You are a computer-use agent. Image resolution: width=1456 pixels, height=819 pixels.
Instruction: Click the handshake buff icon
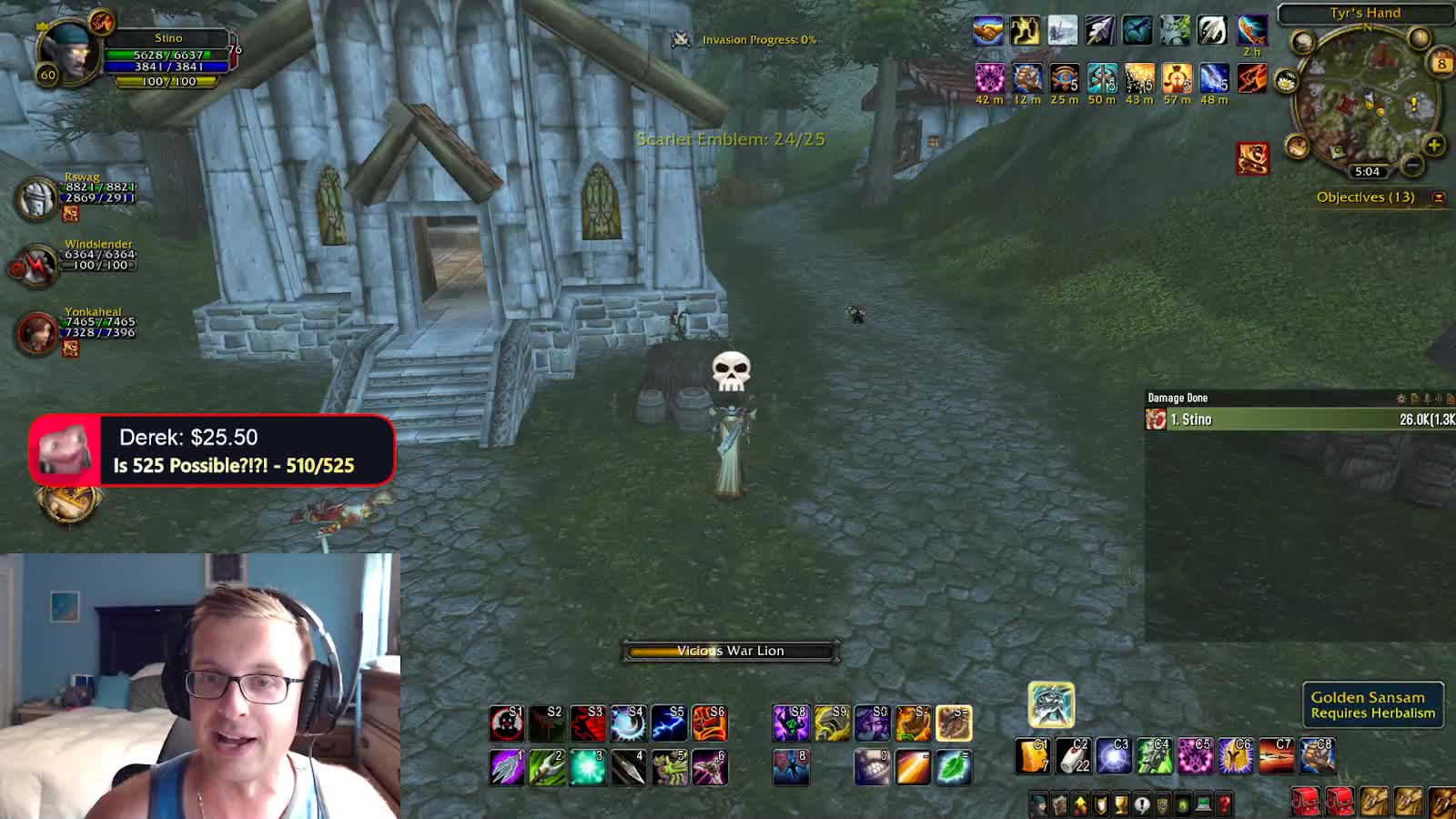click(987, 31)
